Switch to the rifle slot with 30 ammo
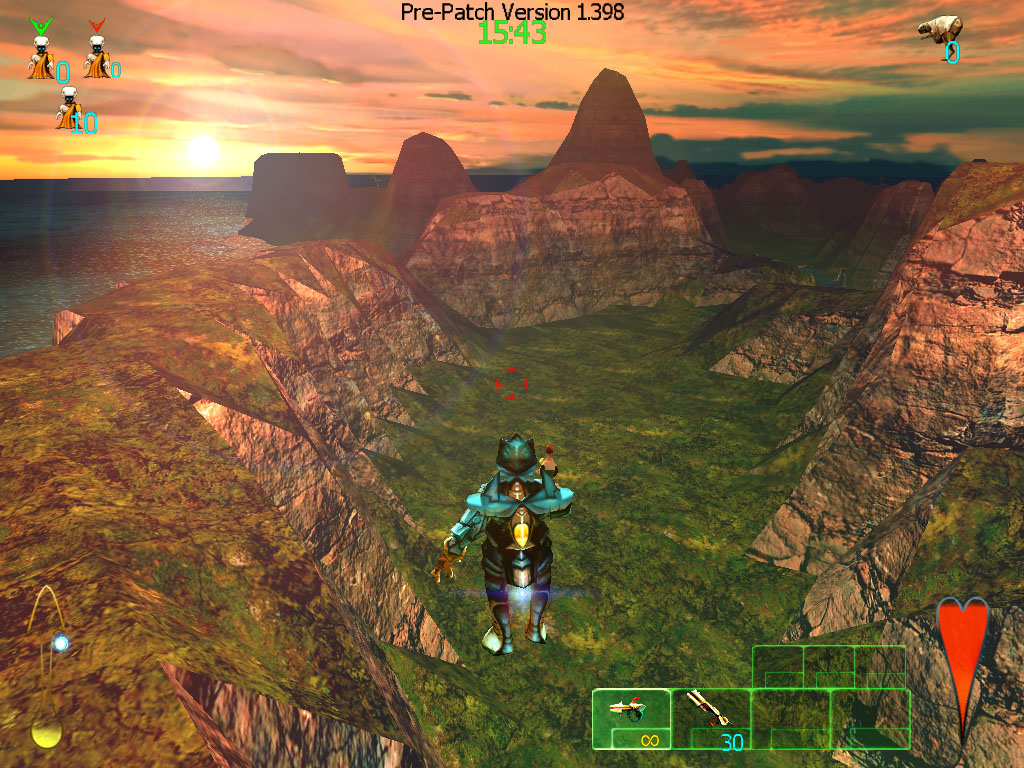This screenshot has height=768, width=1024. pyautogui.click(x=710, y=719)
